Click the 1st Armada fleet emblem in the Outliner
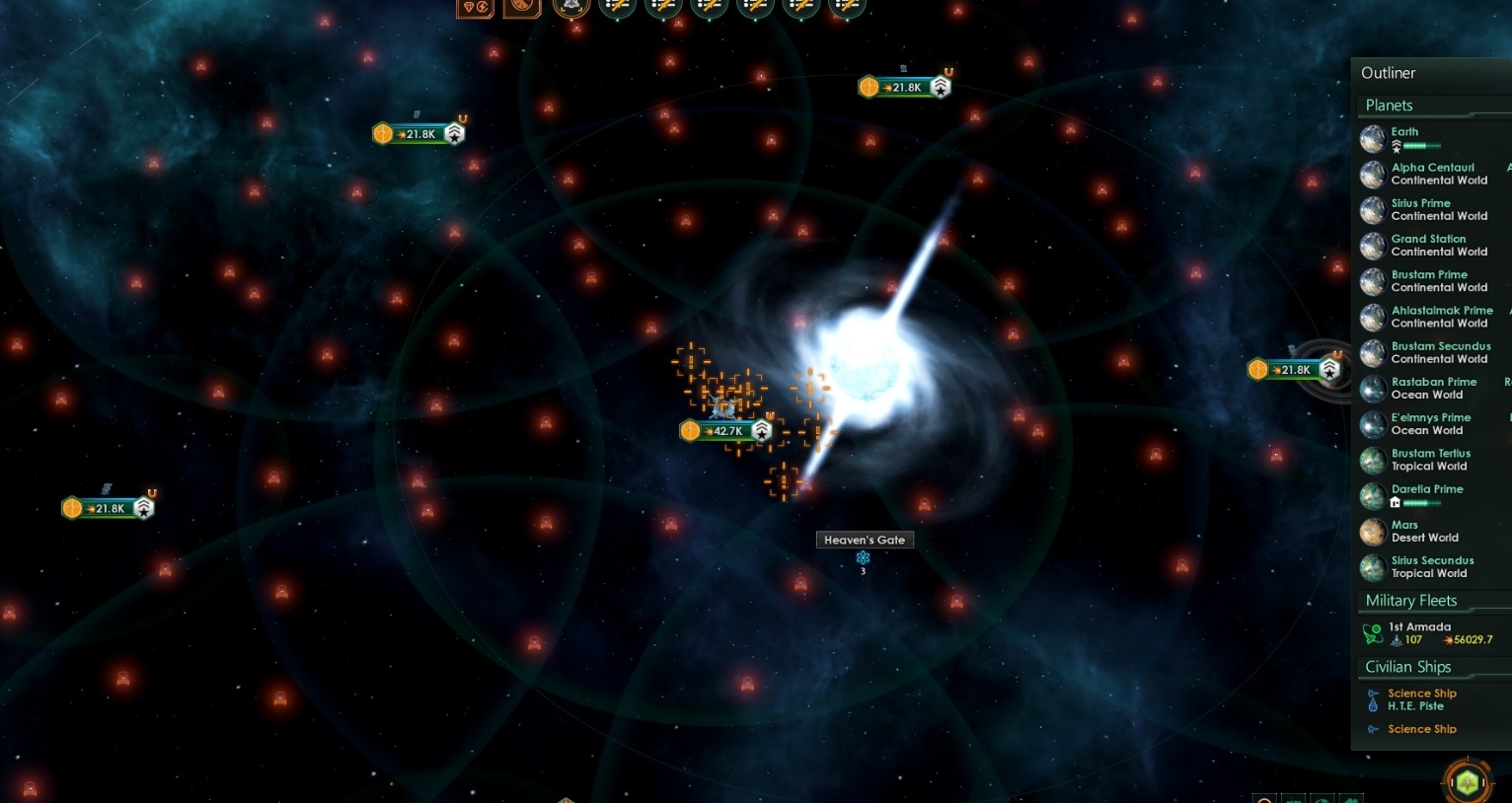 (1372, 632)
